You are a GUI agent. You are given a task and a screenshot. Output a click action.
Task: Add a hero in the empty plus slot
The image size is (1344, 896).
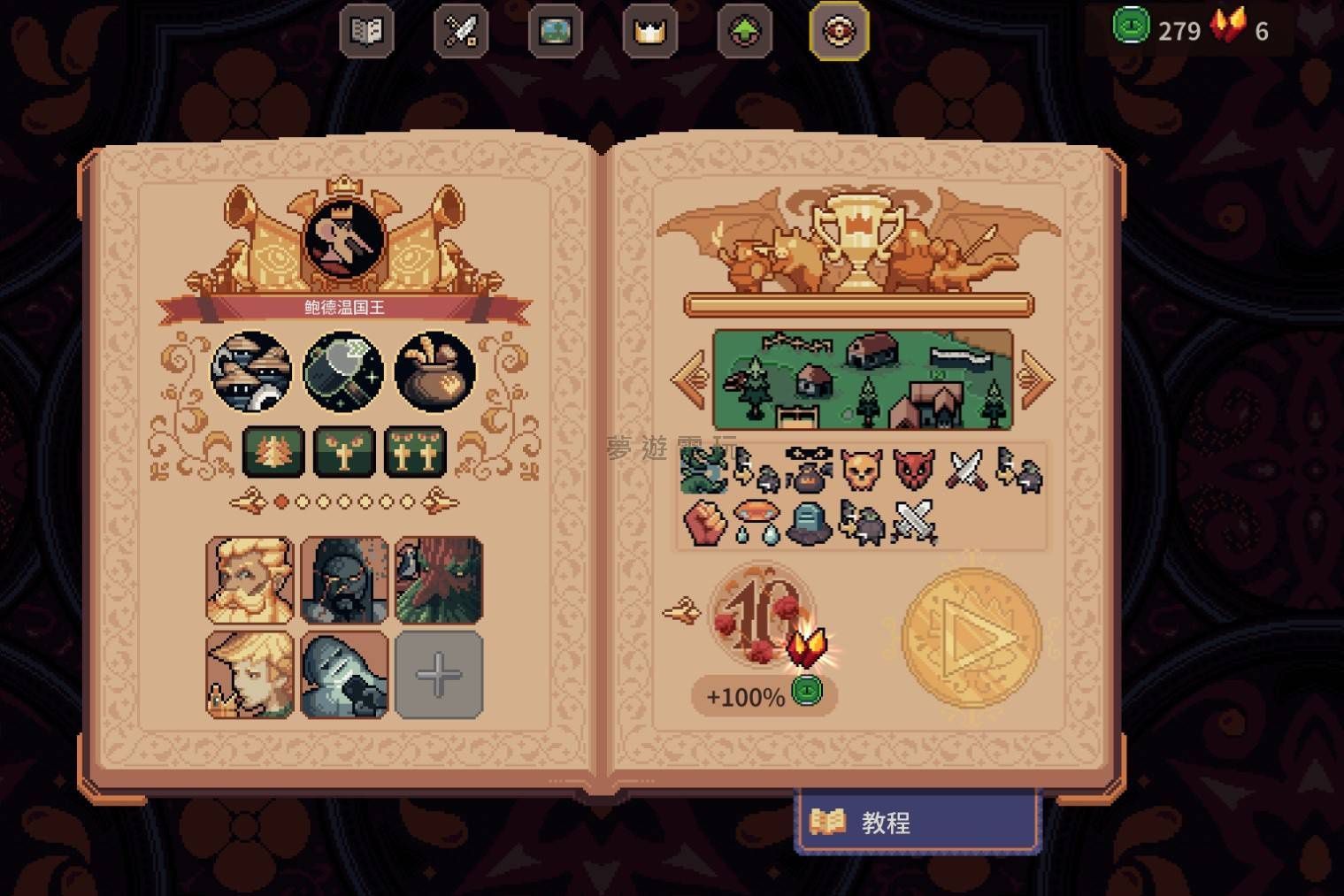pos(439,675)
